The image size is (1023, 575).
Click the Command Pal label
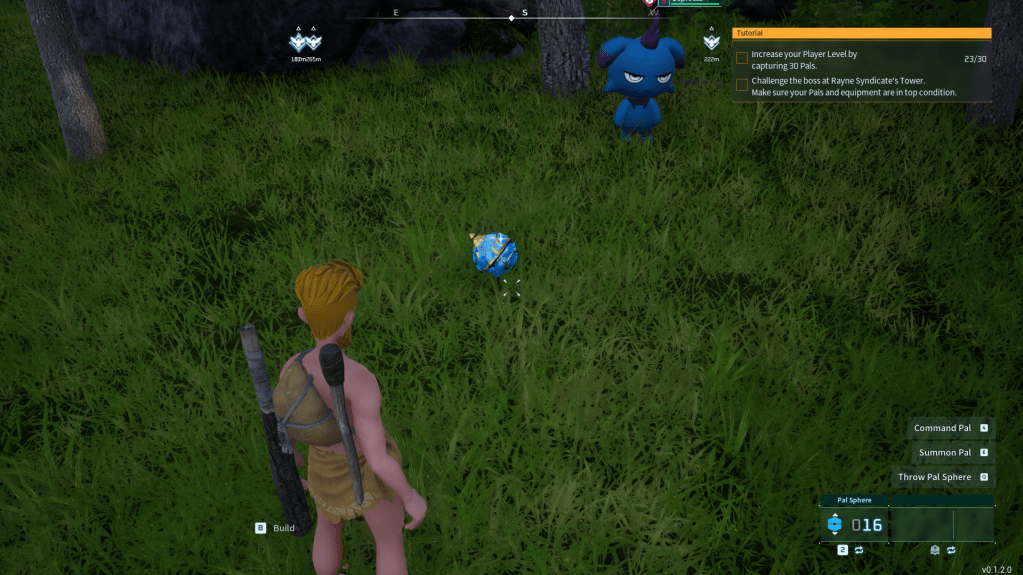942,428
